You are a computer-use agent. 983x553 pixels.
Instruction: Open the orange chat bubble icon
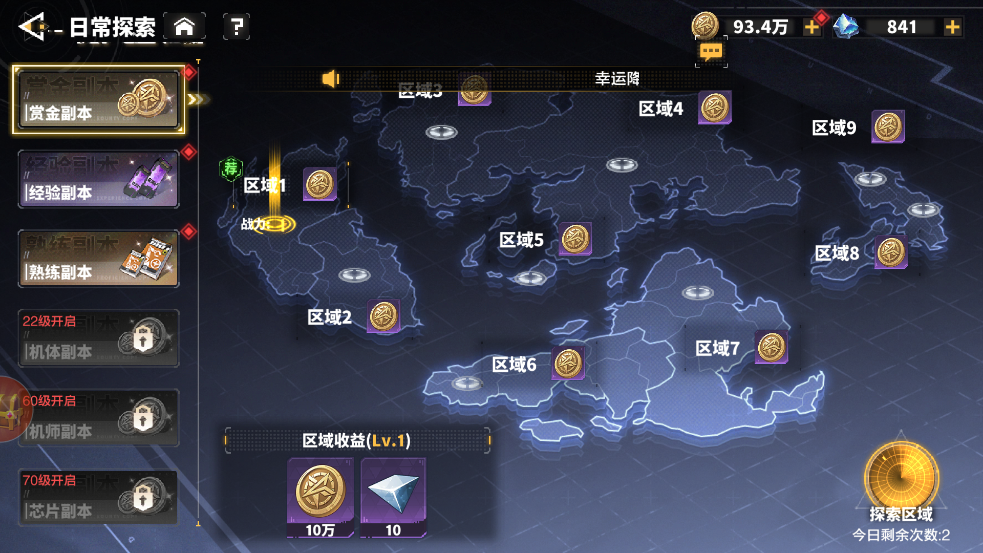click(711, 52)
